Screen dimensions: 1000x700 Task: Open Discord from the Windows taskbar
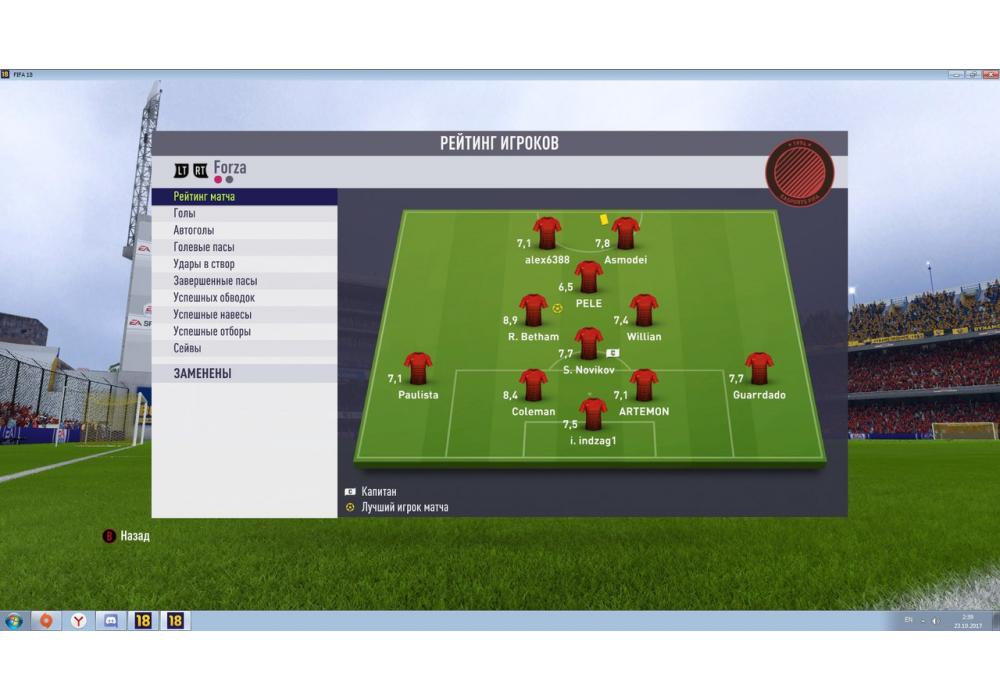(111, 621)
